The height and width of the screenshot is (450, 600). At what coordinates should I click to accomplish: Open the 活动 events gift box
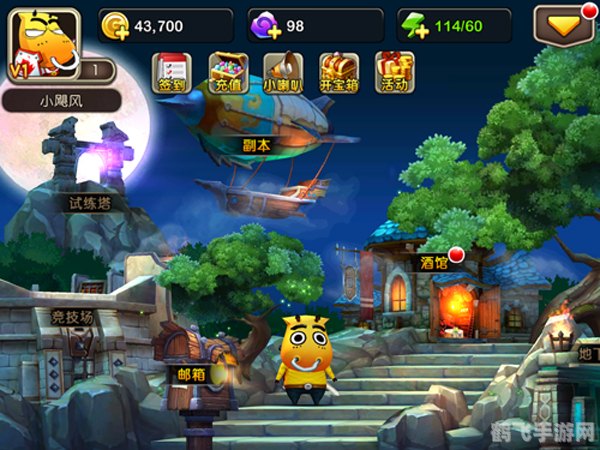tap(394, 73)
